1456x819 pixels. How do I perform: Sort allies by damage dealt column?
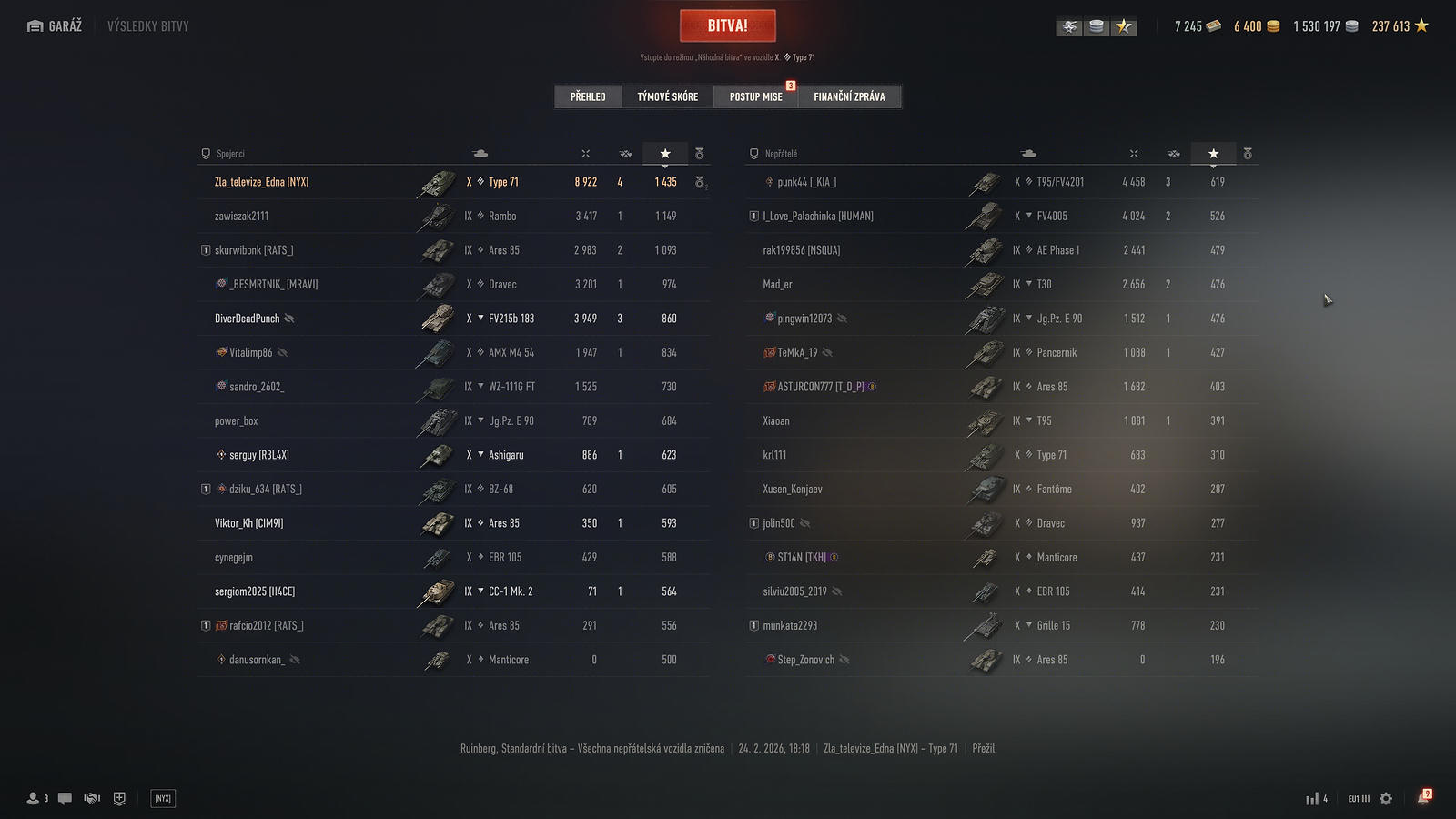[585, 154]
